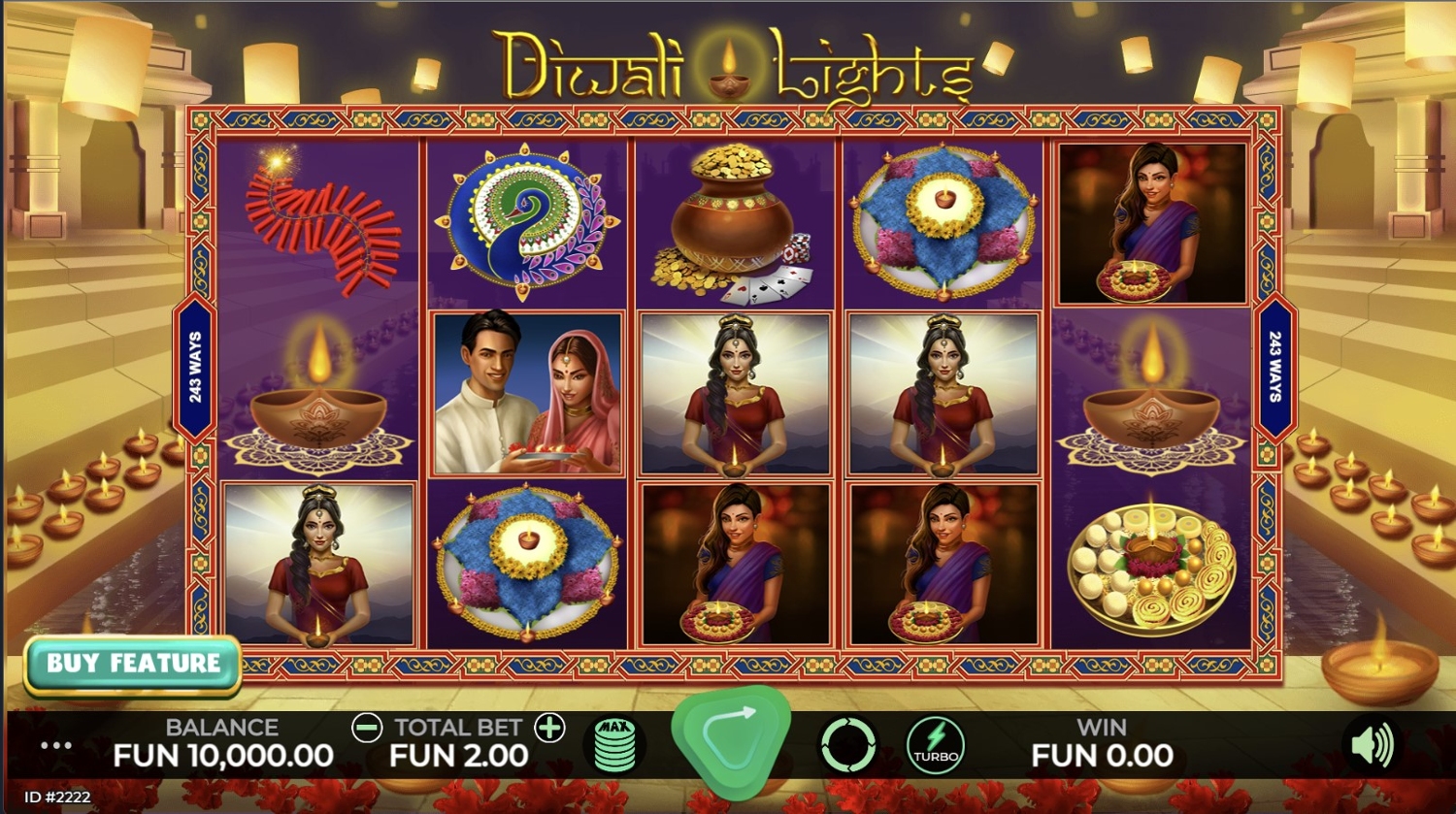Image resolution: width=1456 pixels, height=814 pixels.
Task: Enable autoplay with the circular arrows button
Action: pos(847,745)
